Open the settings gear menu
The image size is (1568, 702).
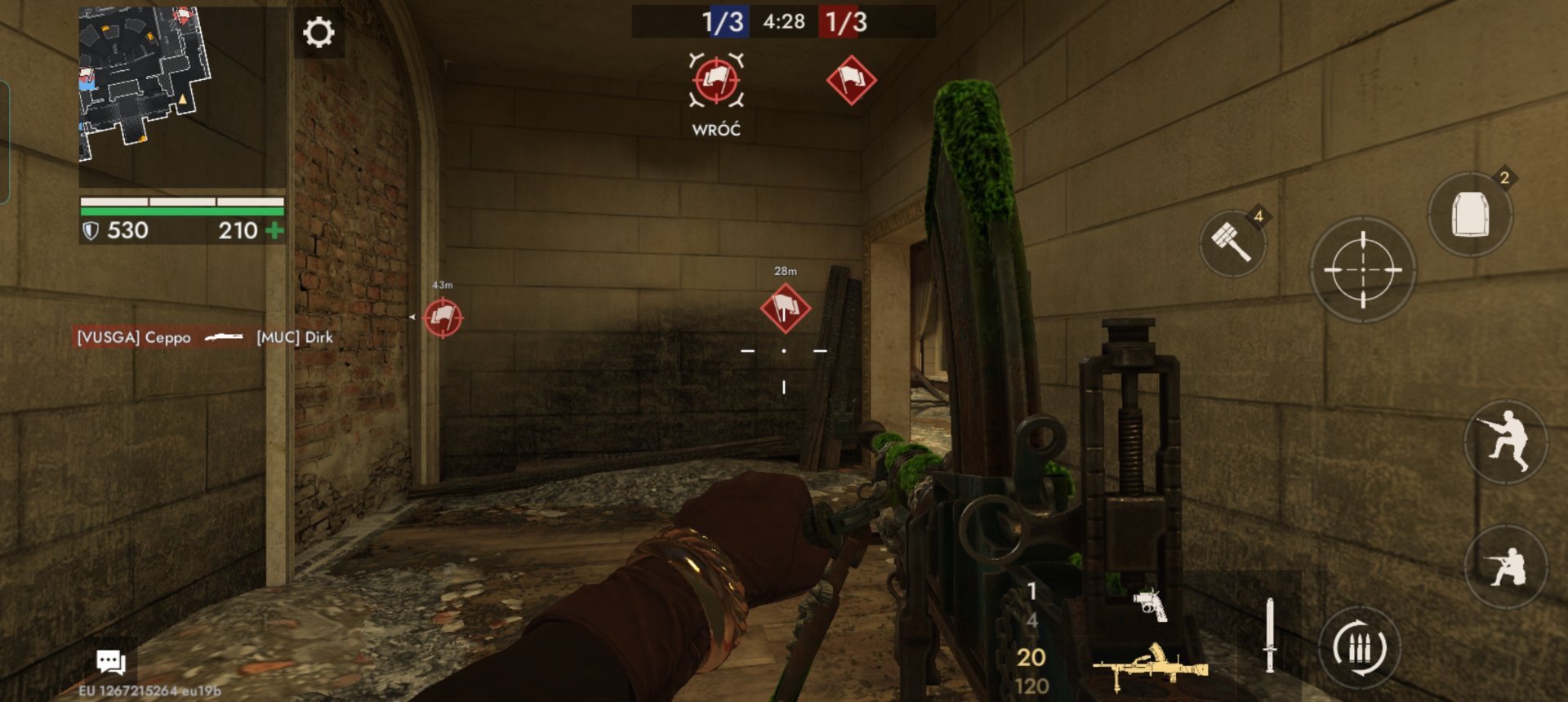coord(318,33)
